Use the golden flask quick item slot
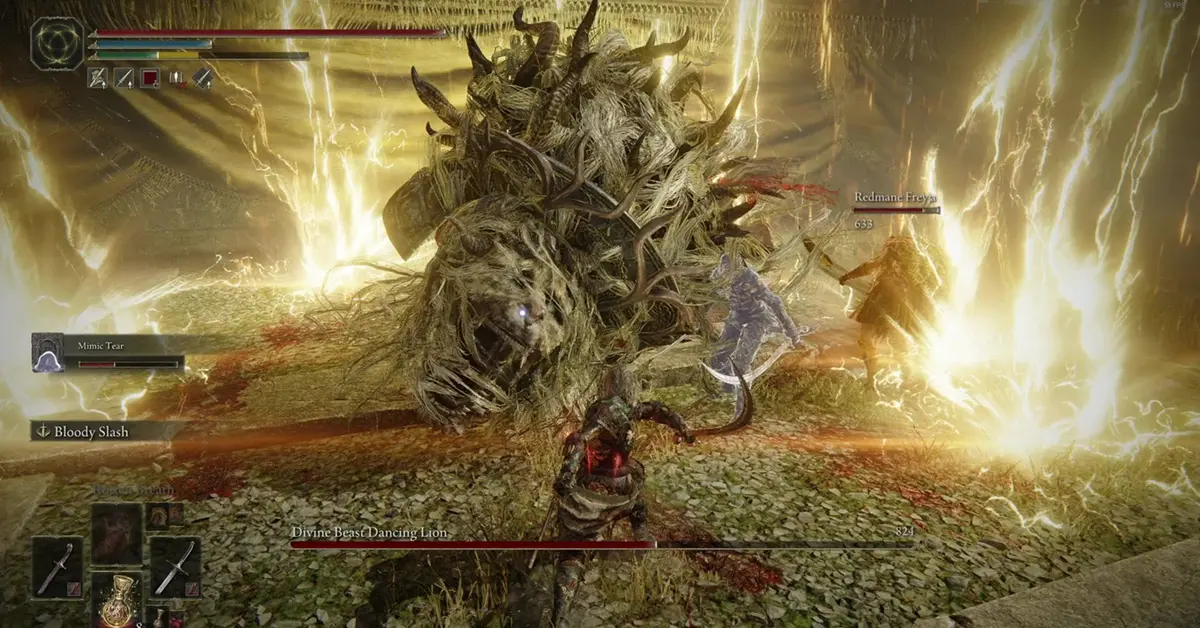The width and height of the screenshot is (1200, 628). [118, 598]
